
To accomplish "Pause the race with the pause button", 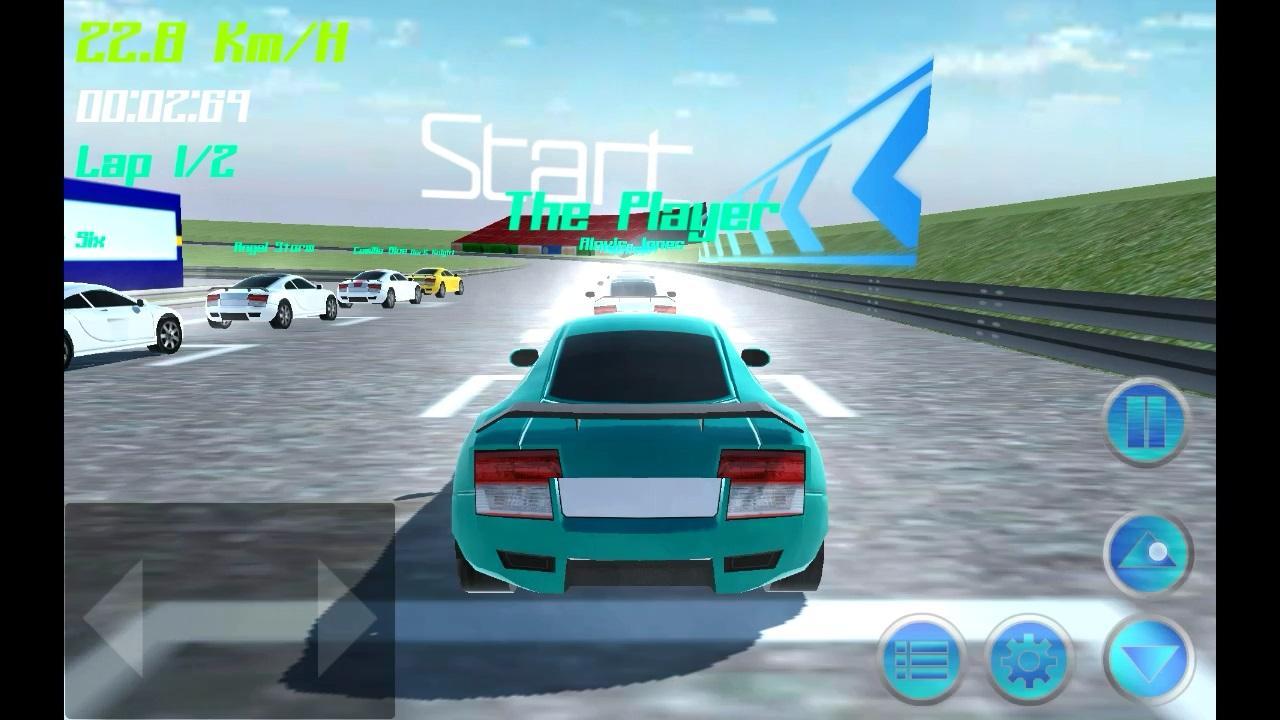I will (x=1146, y=422).
